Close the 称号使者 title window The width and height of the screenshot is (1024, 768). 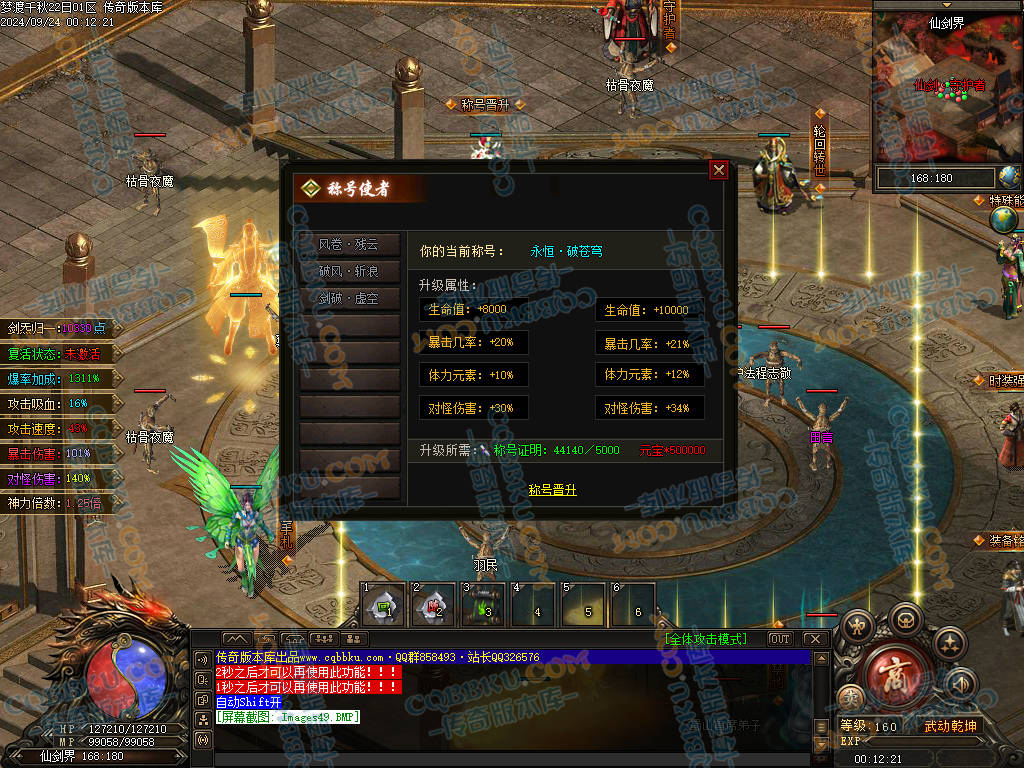click(718, 170)
